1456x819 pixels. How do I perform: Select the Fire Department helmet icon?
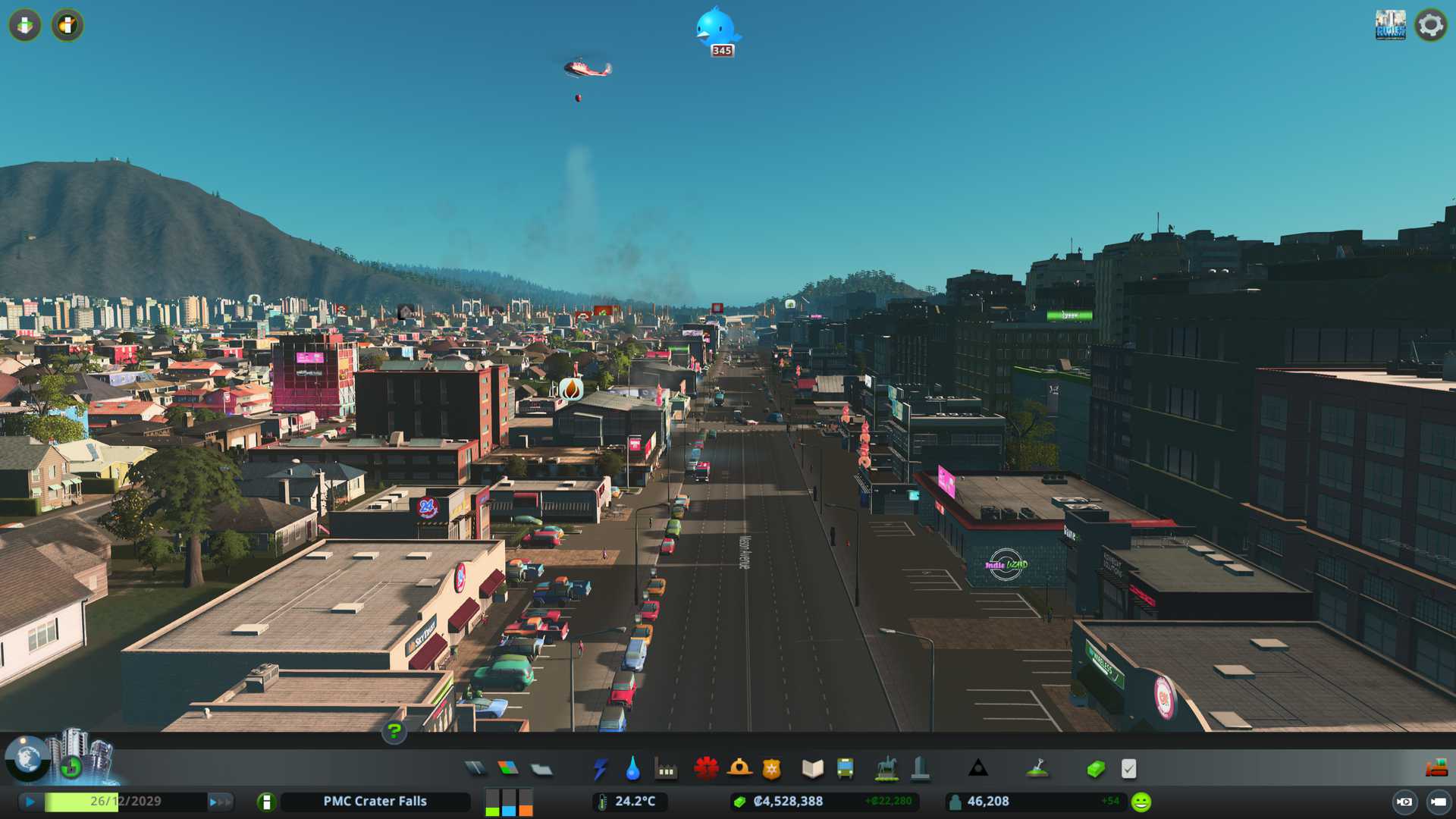tap(739, 769)
